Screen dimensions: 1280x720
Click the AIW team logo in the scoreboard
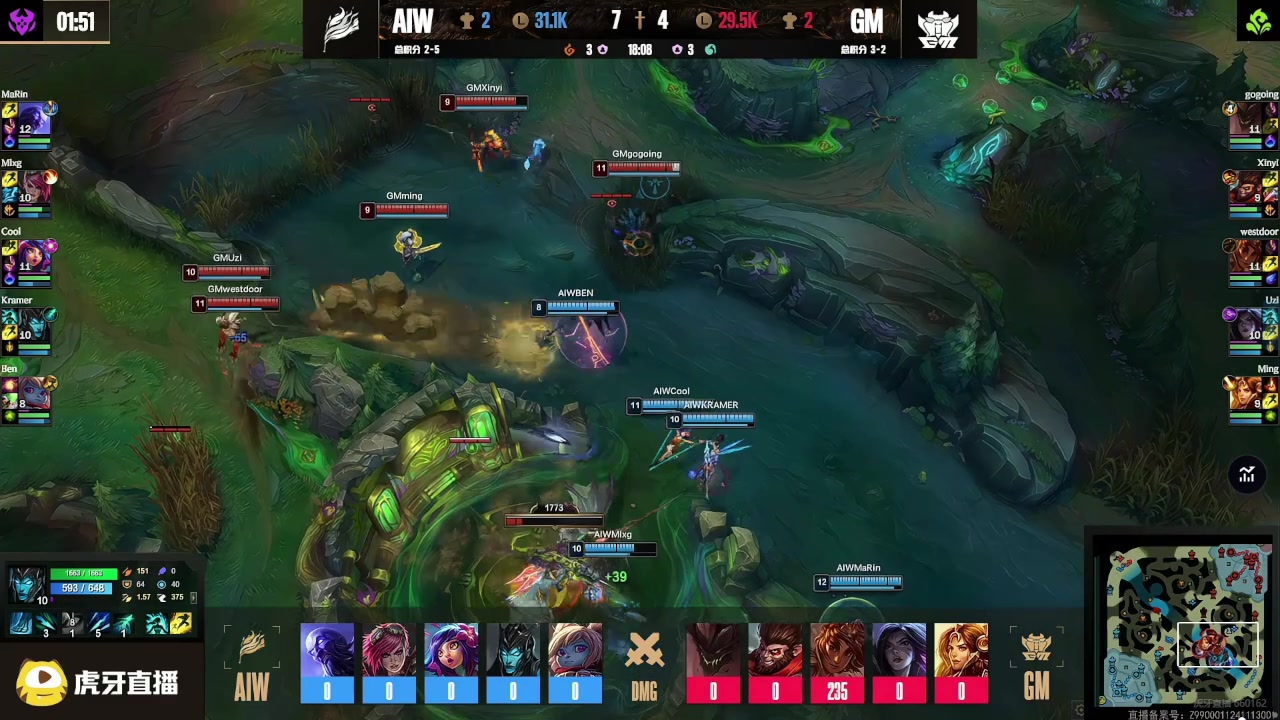click(342, 29)
